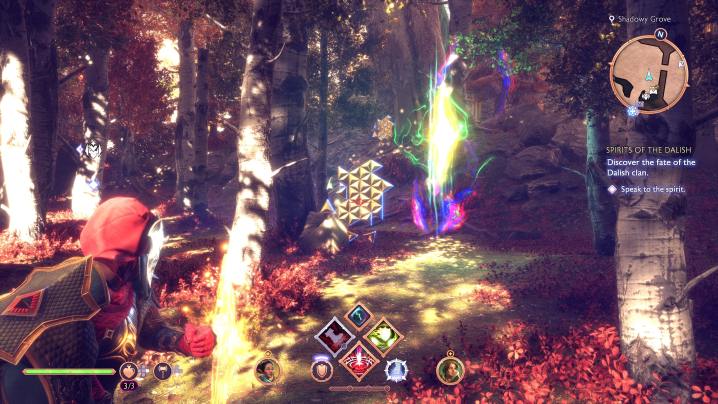The image size is (718, 404).
Task: Activate the red-and-white left ability diamond
Action: [332, 337]
